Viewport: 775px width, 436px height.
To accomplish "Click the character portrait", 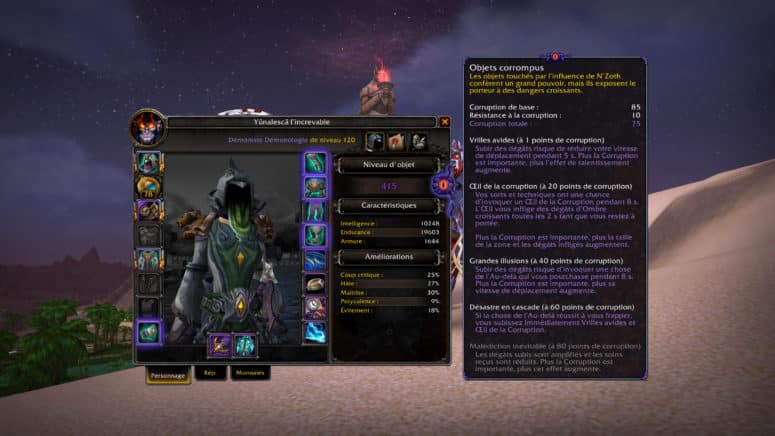I will [x=148, y=126].
